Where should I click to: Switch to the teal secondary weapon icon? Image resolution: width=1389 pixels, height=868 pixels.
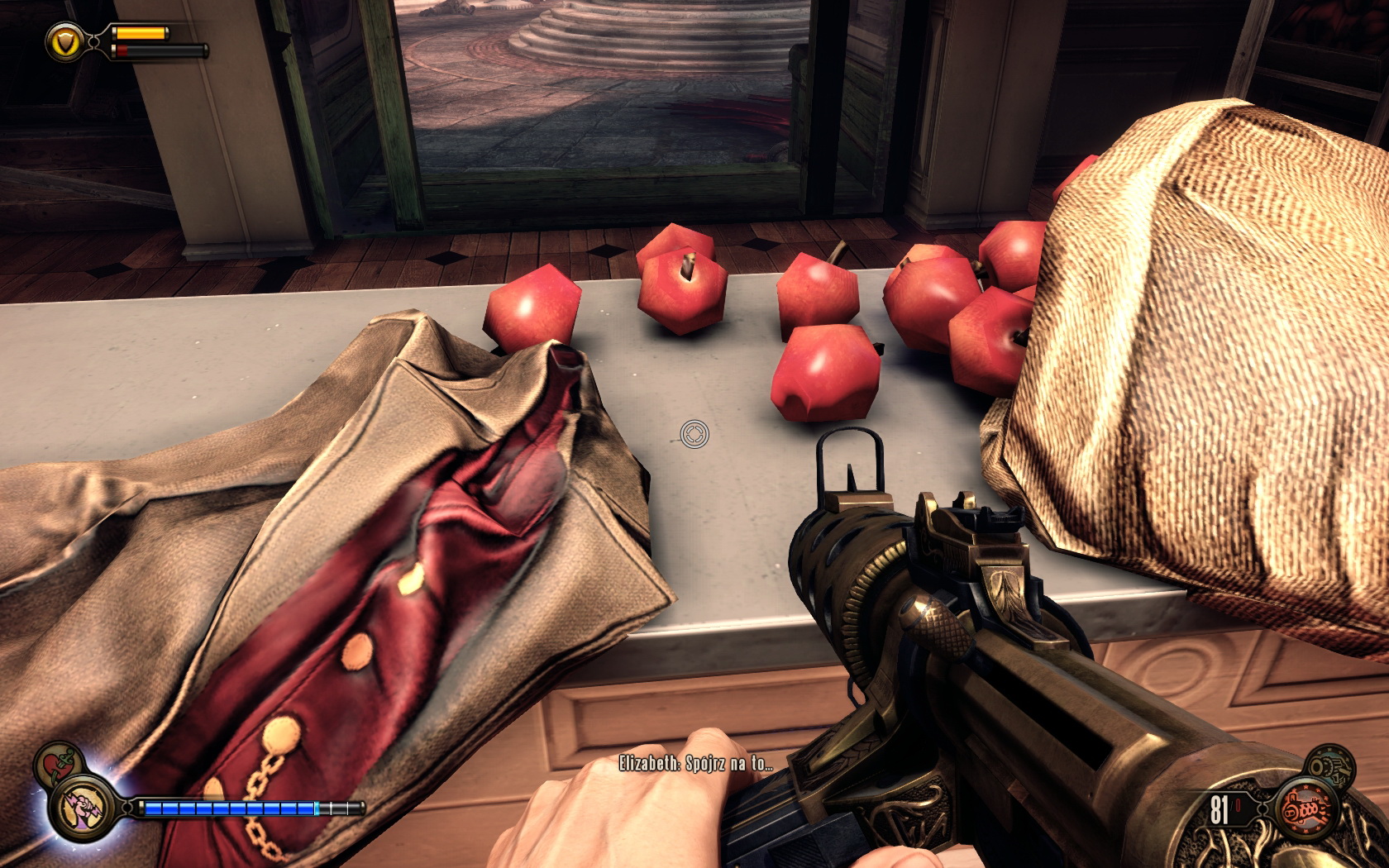tap(1332, 767)
